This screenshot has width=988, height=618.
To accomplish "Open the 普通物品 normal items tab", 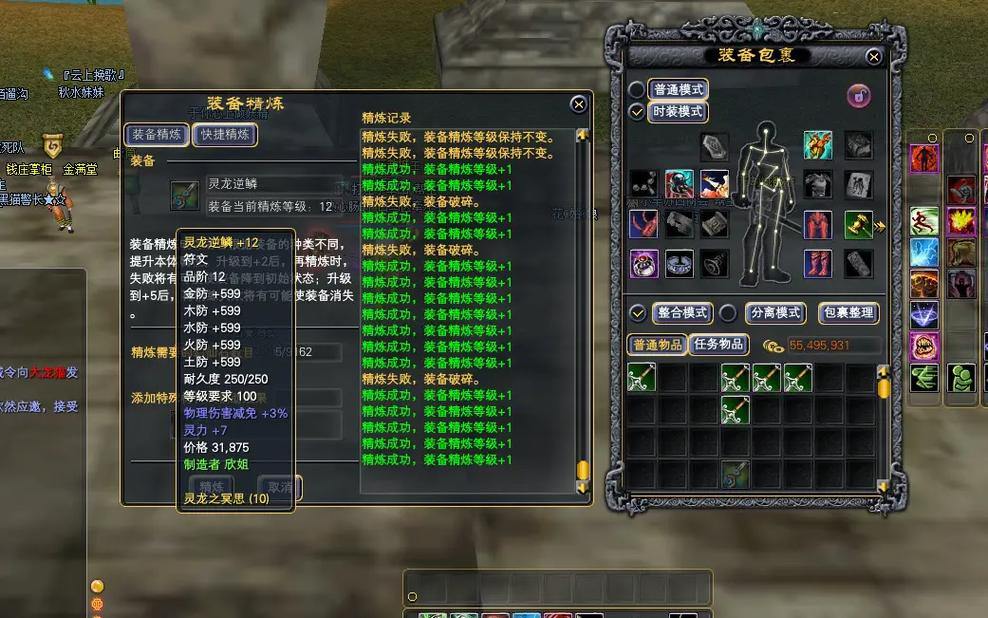I will pos(657,345).
